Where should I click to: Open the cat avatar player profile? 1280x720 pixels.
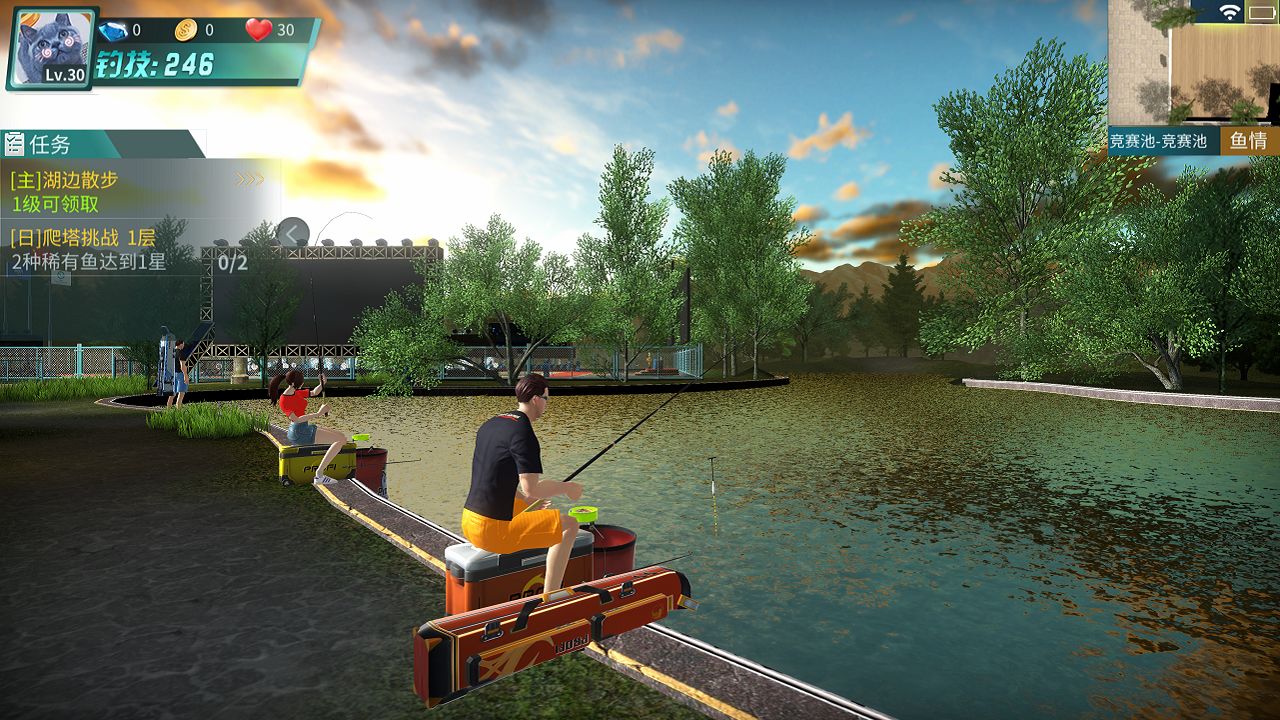(52, 48)
